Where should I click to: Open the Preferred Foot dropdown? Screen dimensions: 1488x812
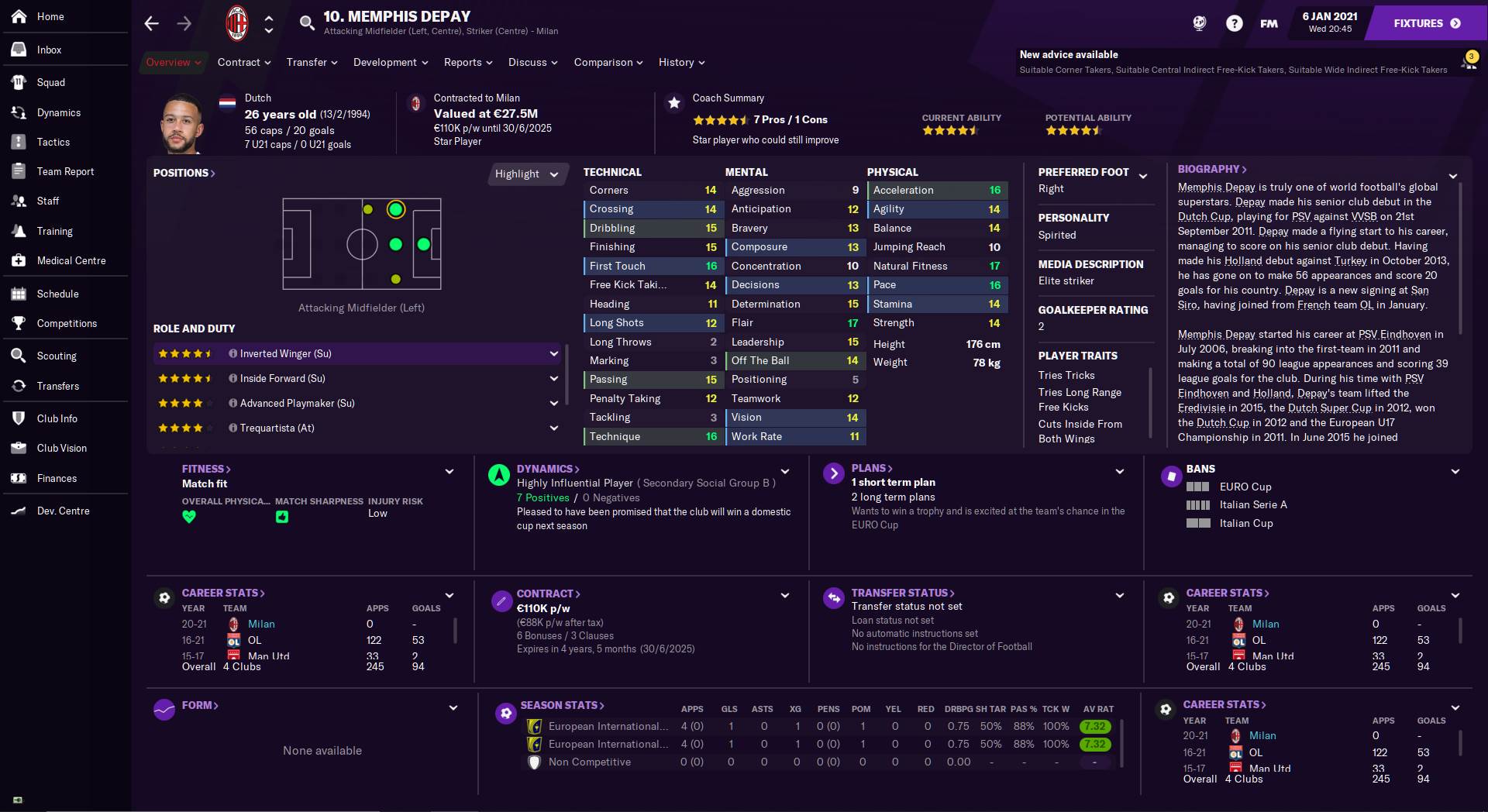click(x=1142, y=176)
